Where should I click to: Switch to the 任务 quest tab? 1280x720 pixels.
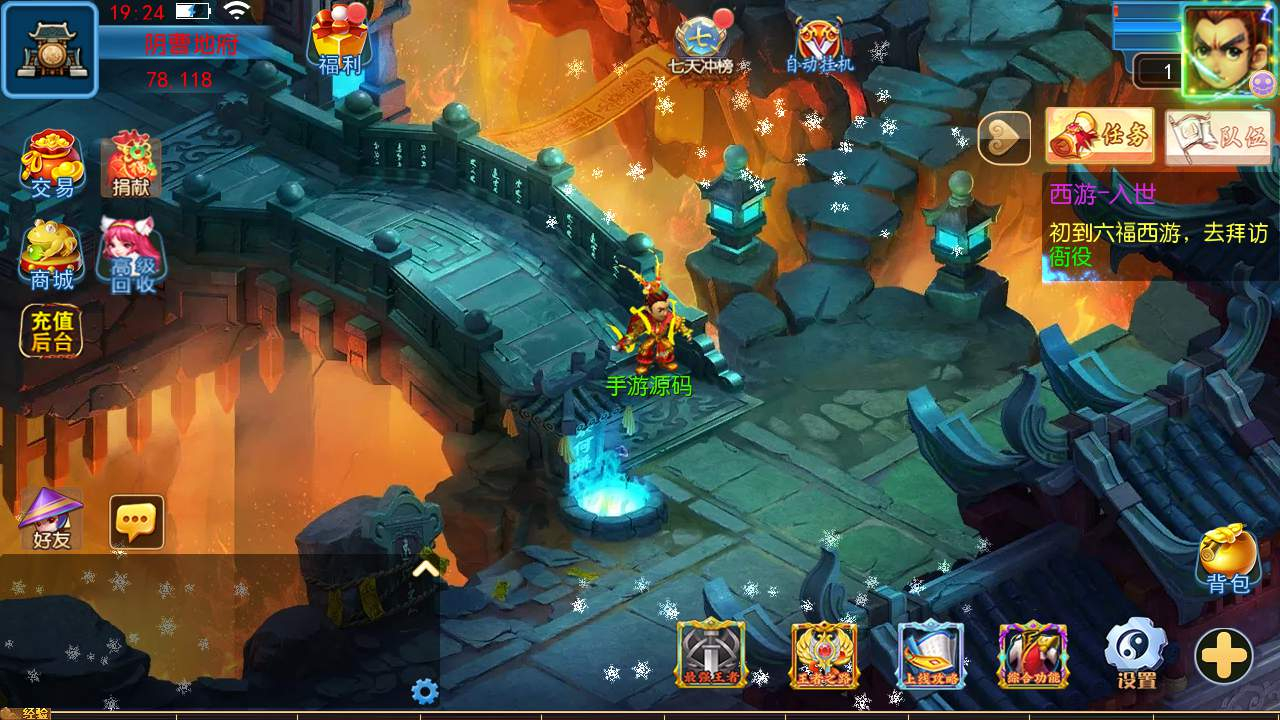1100,136
